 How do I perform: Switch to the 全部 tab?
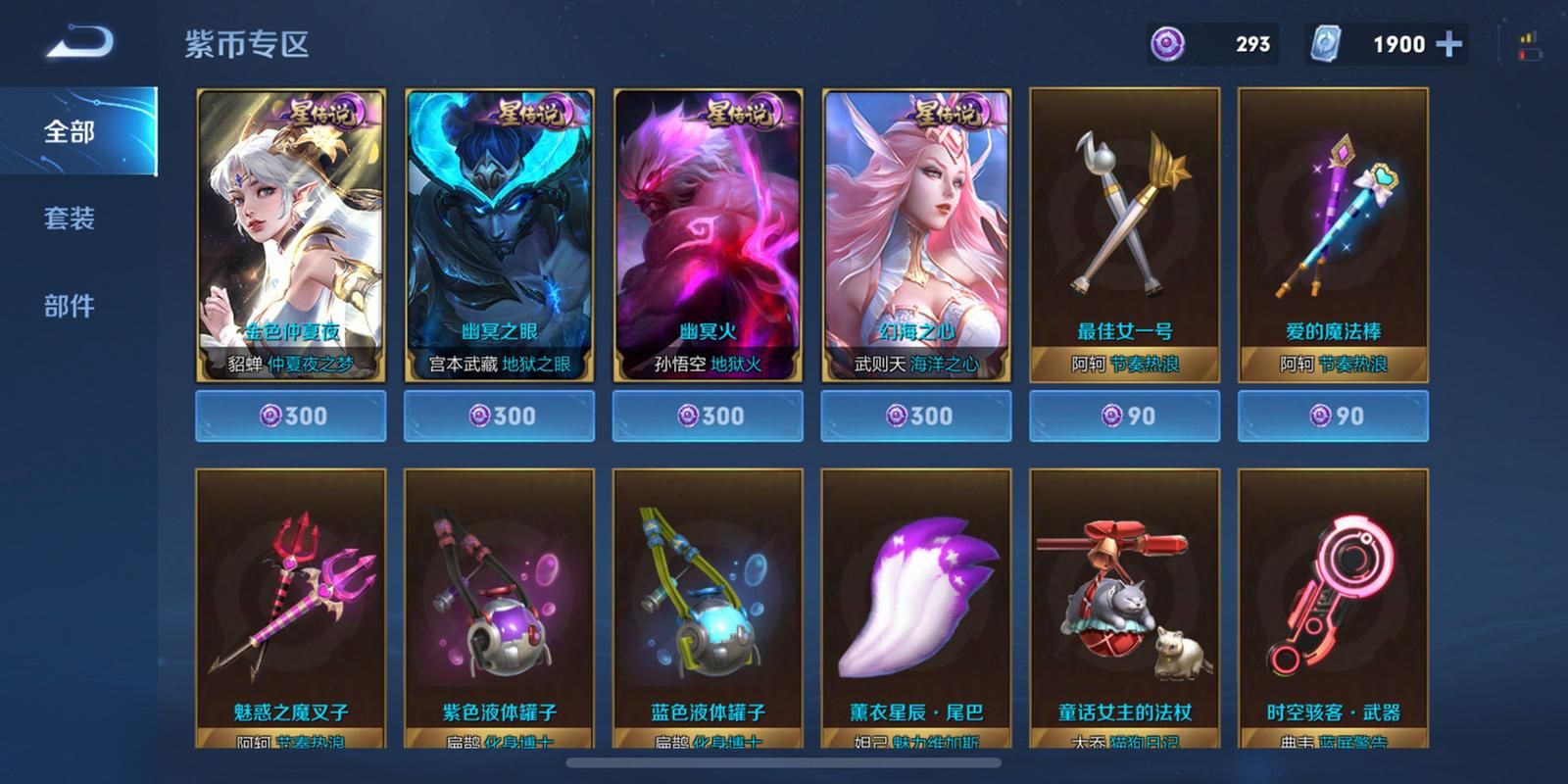tap(71, 131)
